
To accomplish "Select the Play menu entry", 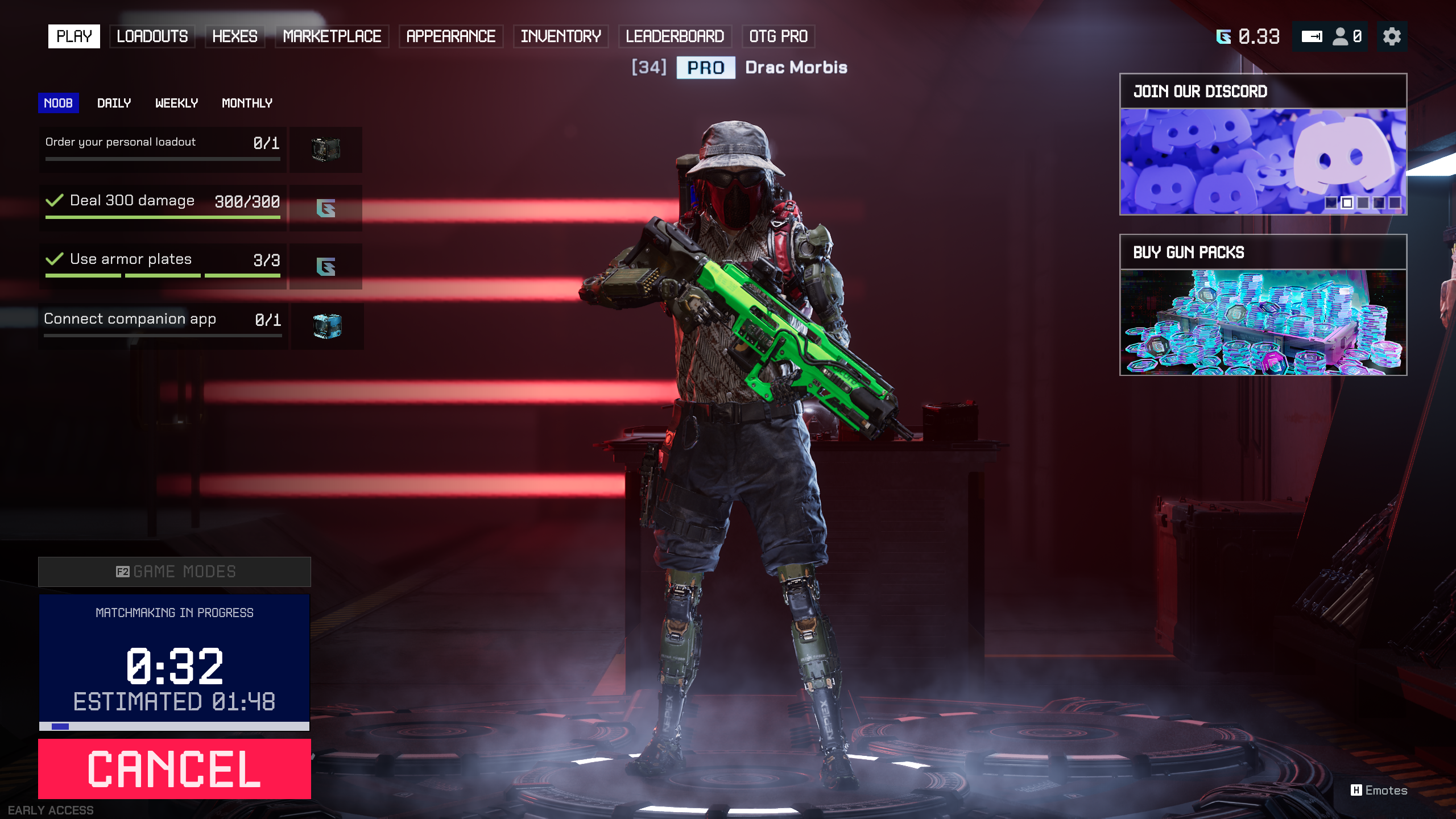I will pyautogui.click(x=74, y=36).
